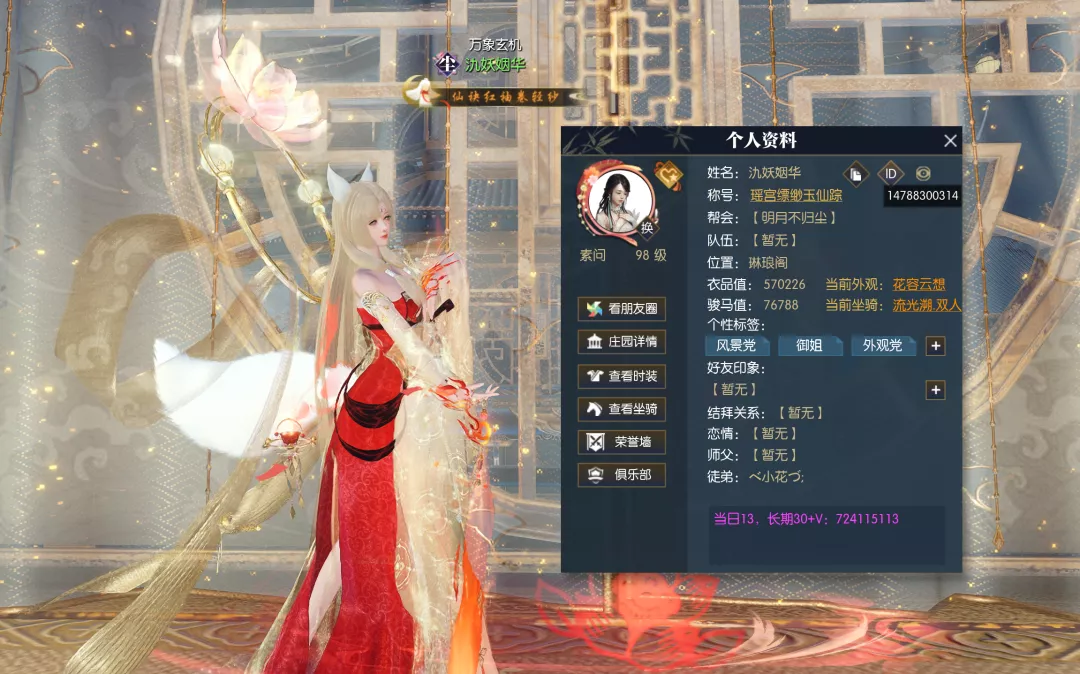This screenshot has height=674, width=1080.
Task: Select the 风景党 personality tag
Action: click(737, 346)
